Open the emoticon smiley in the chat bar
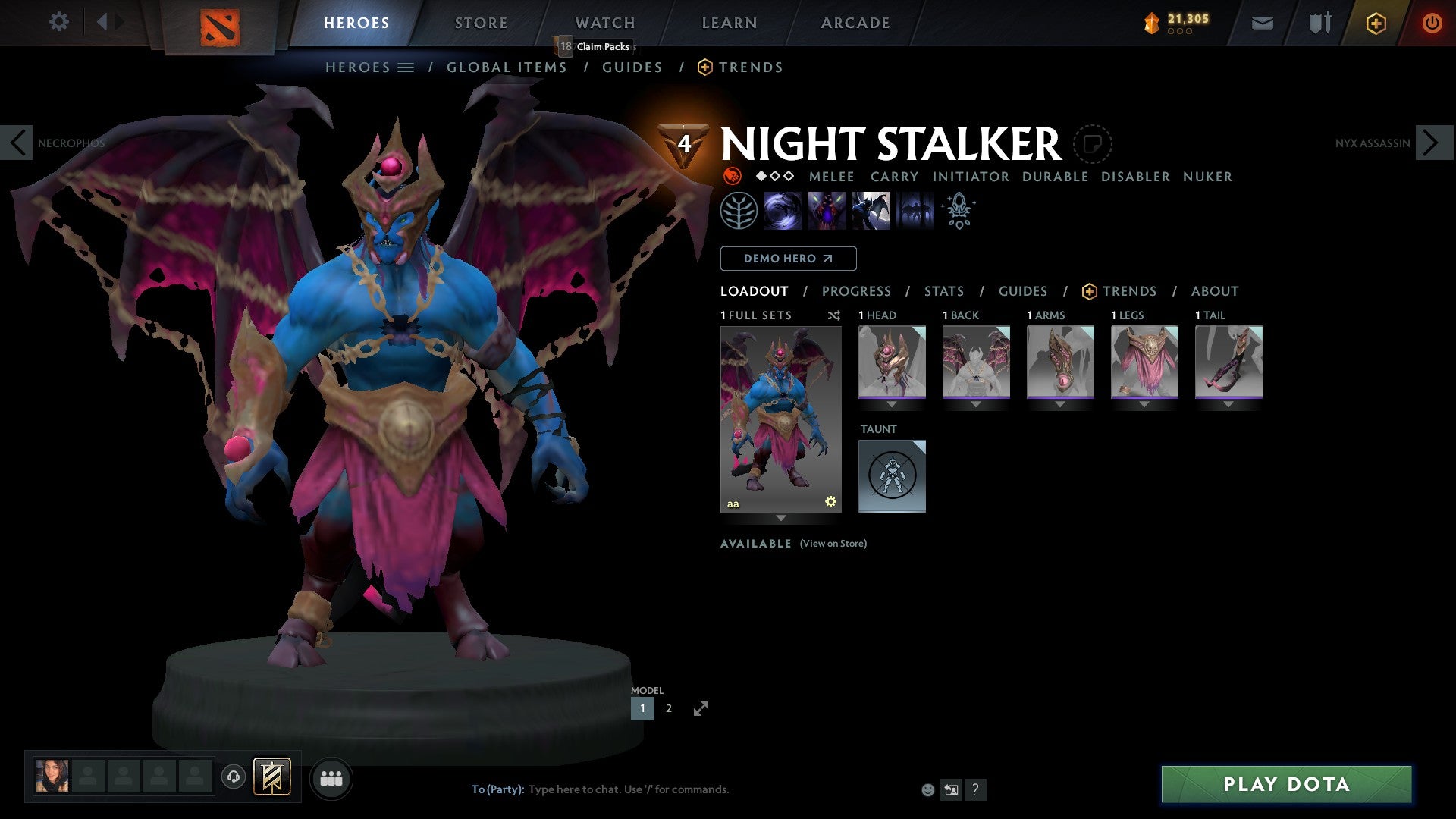 point(927,789)
